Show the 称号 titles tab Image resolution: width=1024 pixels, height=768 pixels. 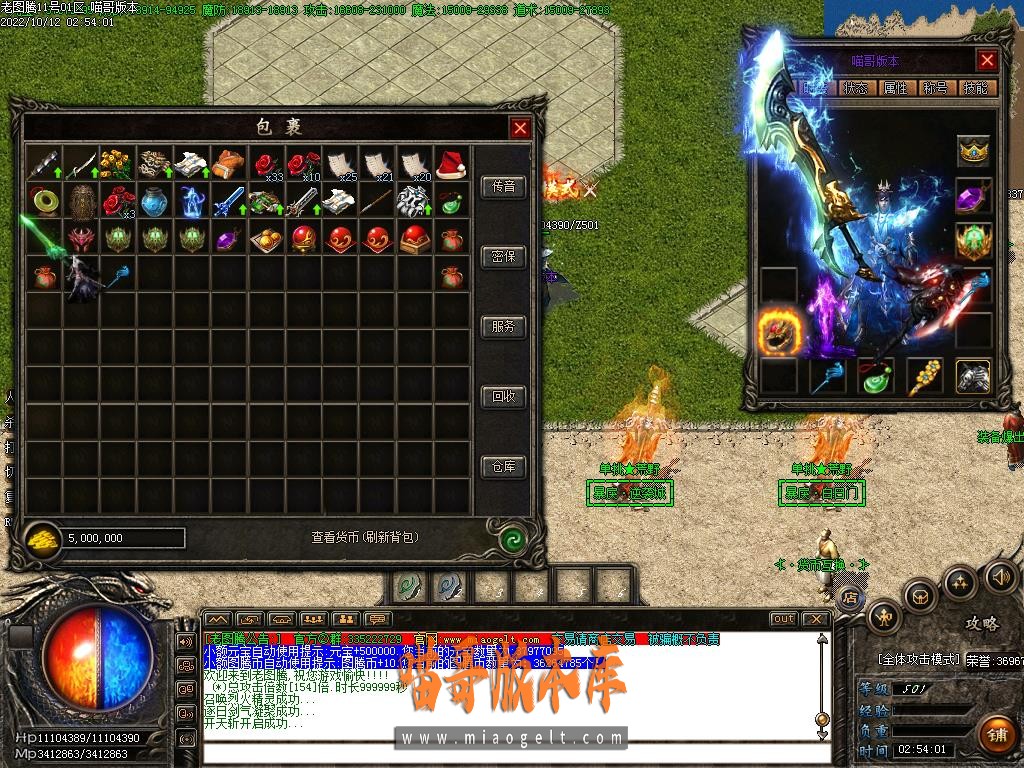click(935, 88)
